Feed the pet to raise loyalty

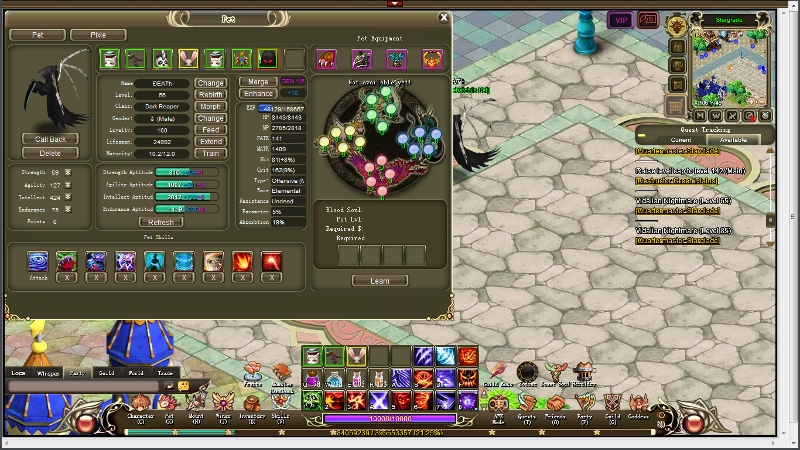[x=211, y=130]
